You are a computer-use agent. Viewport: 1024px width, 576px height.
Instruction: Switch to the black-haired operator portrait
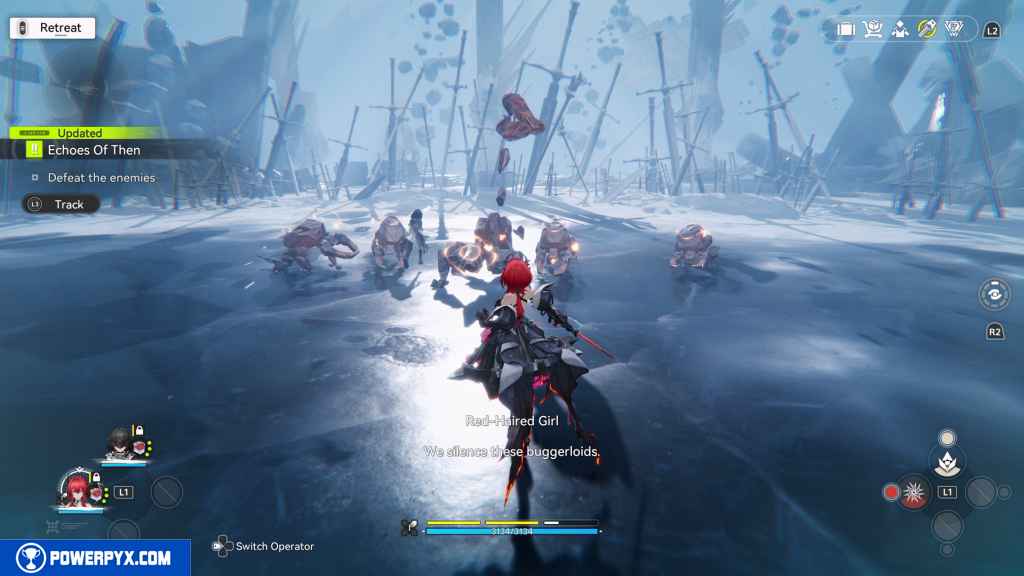pos(119,443)
